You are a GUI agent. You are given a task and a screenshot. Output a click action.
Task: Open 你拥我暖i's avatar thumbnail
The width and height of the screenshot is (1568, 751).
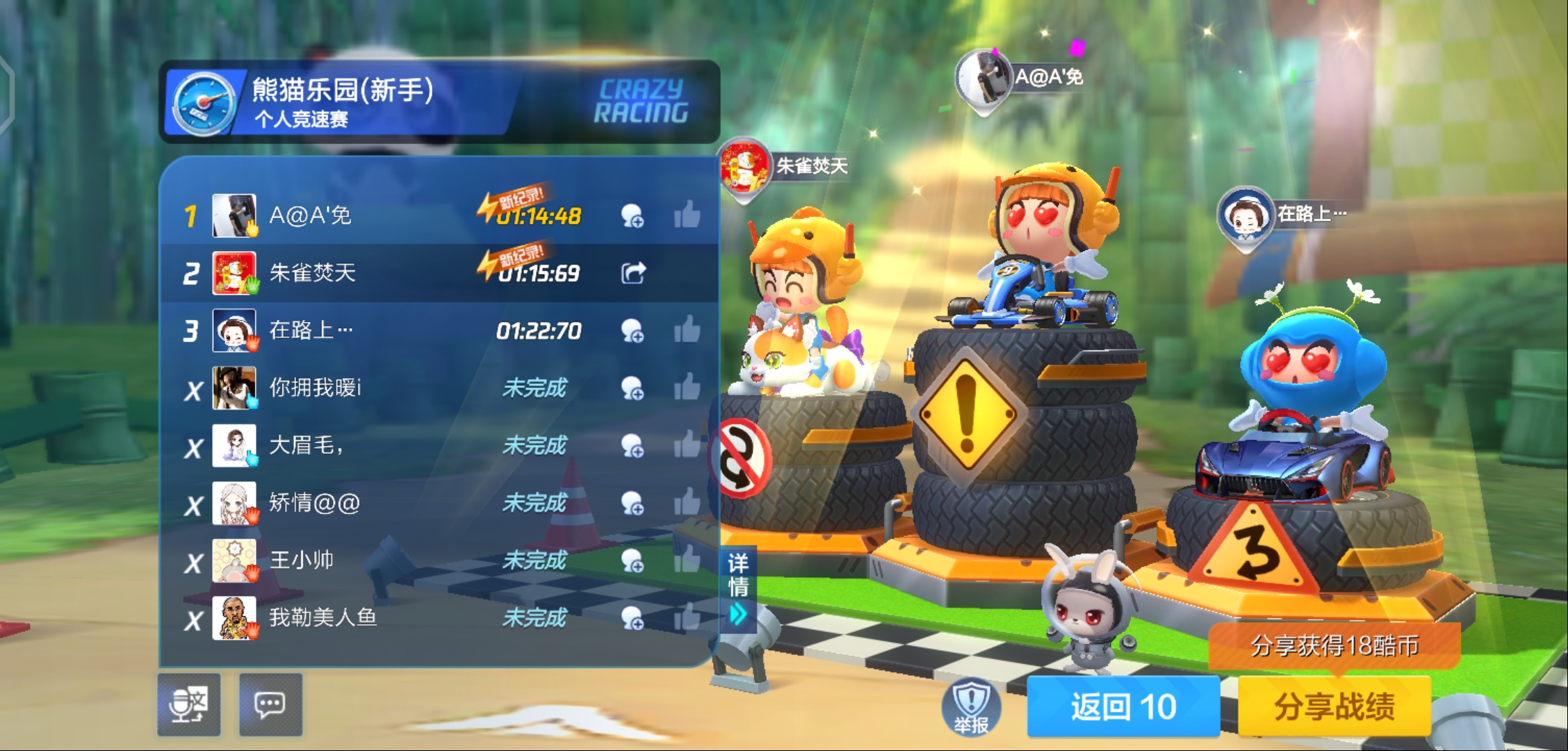(x=235, y=388)
